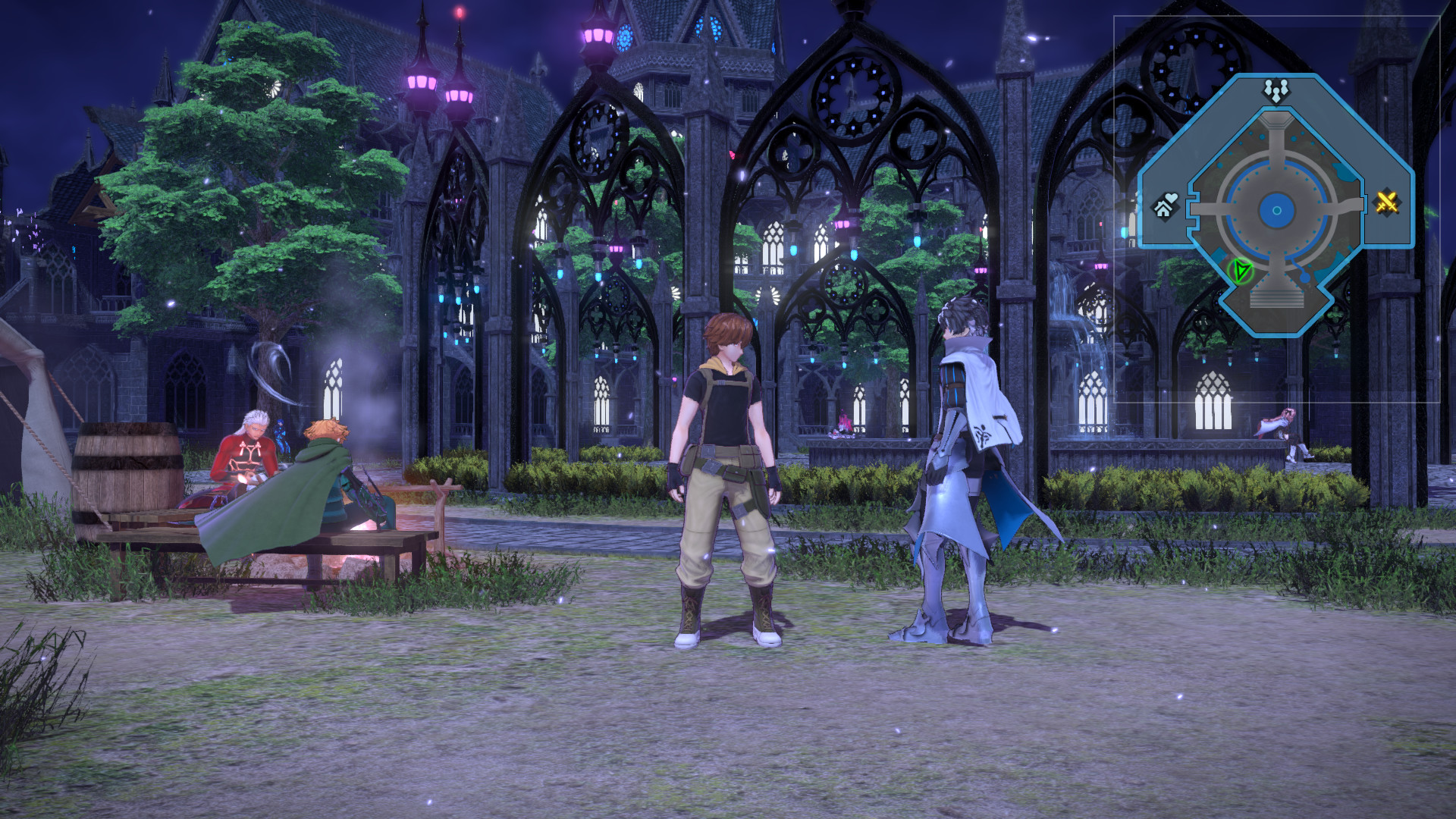The height and width of the screenshot is (819, 1456).
Task: Click the small blue waypoint dot on minimap
Action: click(1305, 279)
